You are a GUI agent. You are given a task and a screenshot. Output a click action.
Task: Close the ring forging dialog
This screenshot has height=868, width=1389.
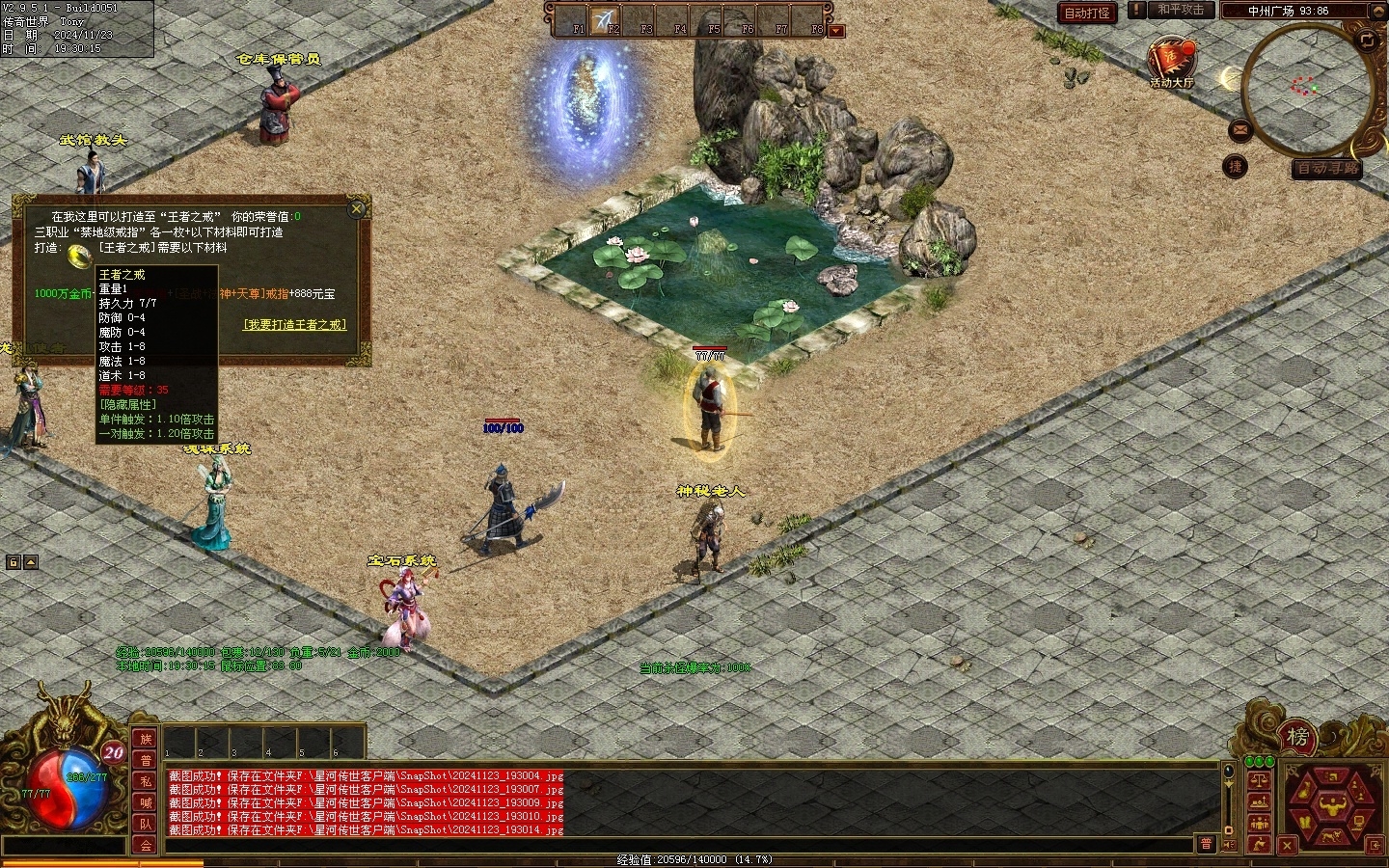357,208
